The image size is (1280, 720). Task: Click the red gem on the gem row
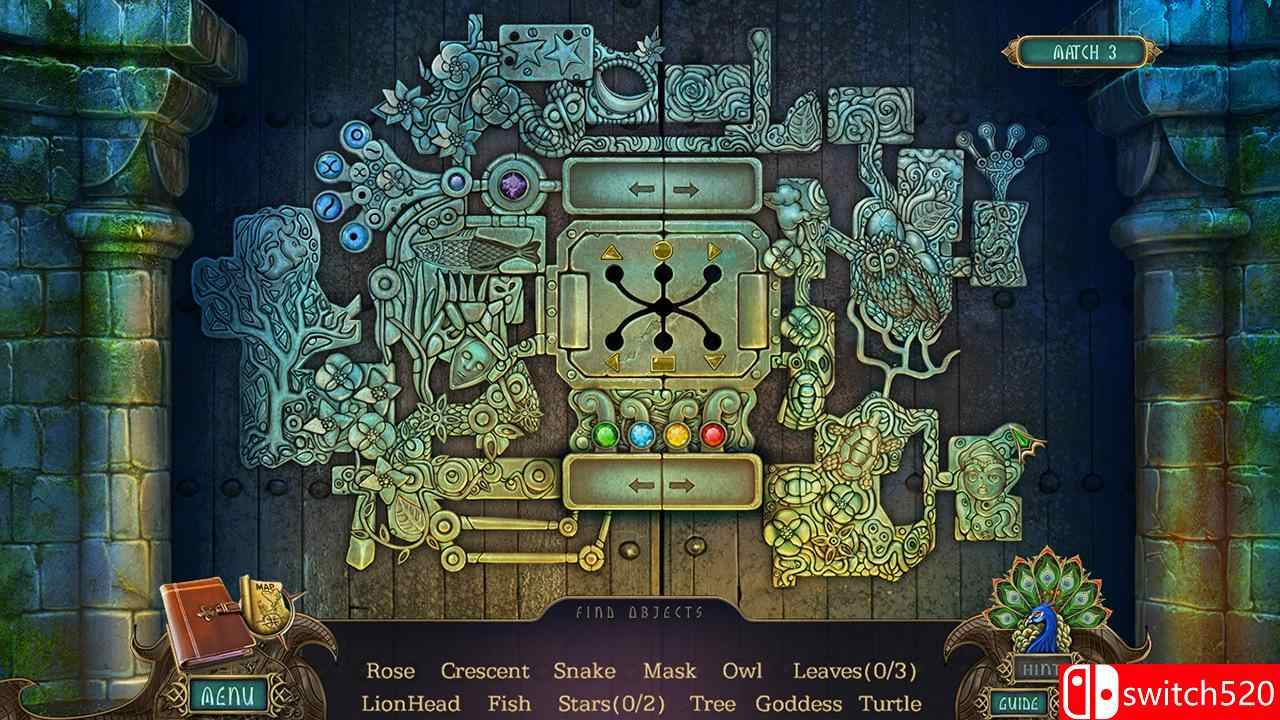[711, 434]
